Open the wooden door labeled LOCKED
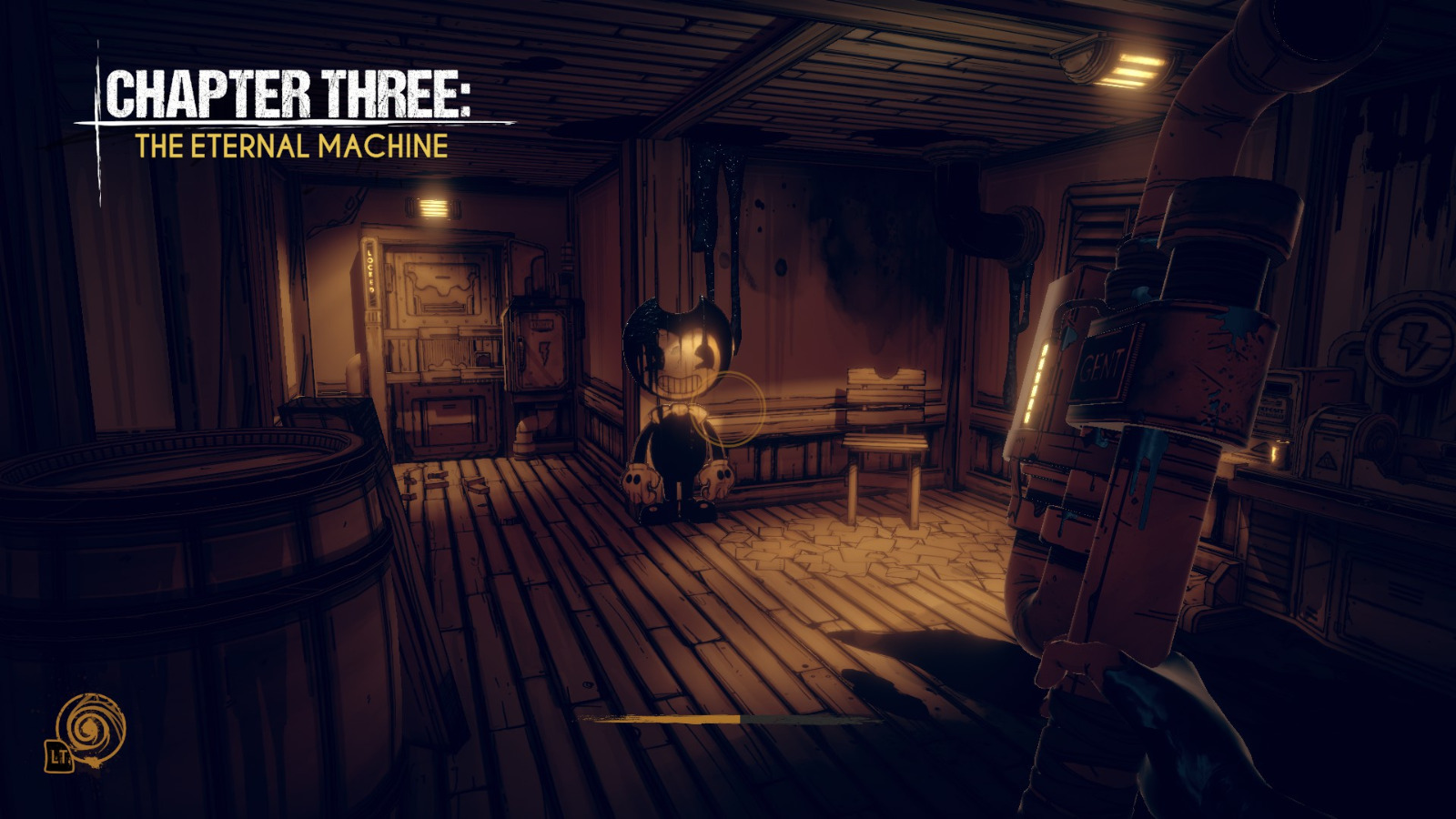This screenshot has height=819, width=1456. coord(437,337)
